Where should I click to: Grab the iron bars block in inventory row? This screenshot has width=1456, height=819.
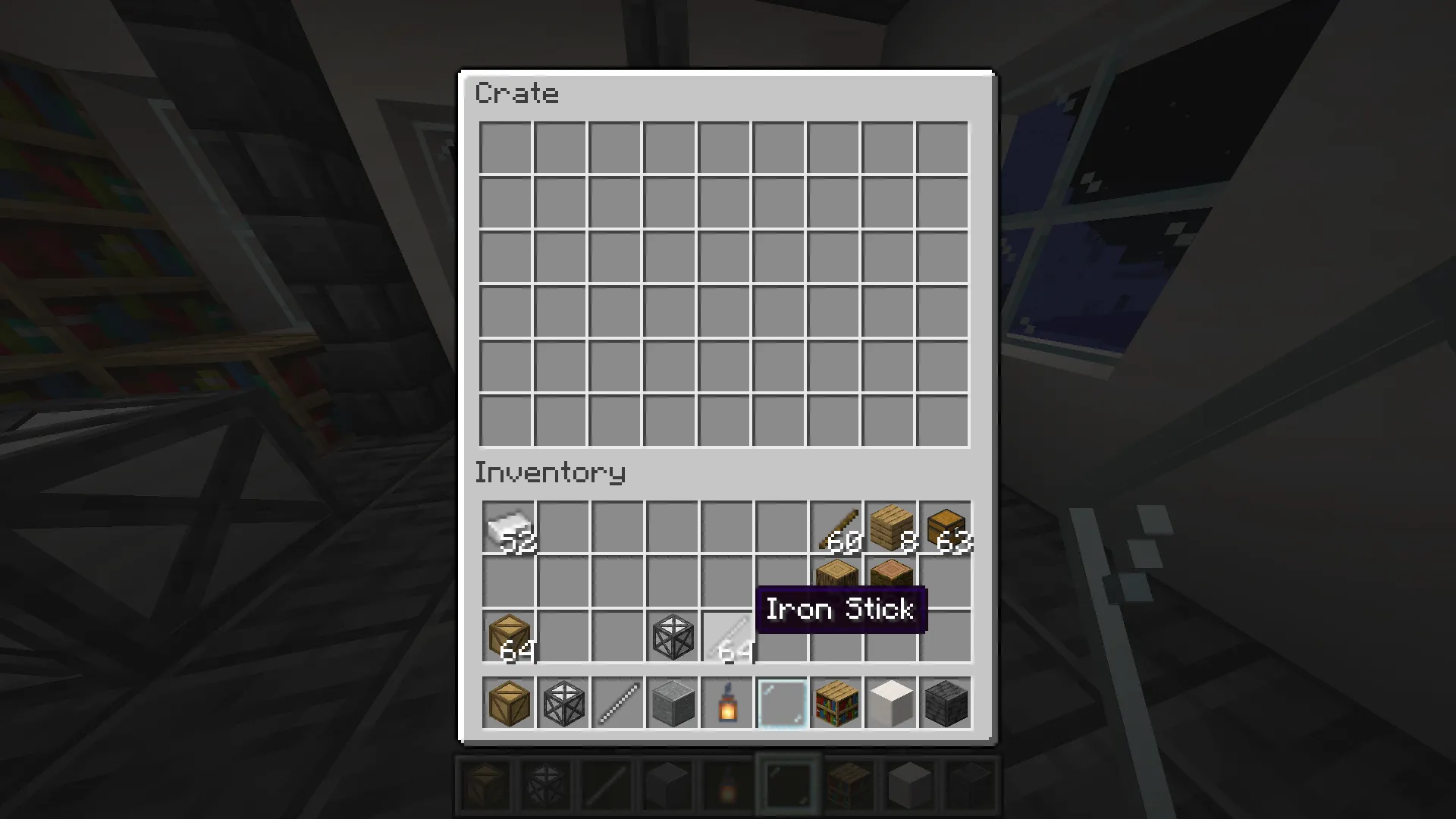click(x=672, y=637)
